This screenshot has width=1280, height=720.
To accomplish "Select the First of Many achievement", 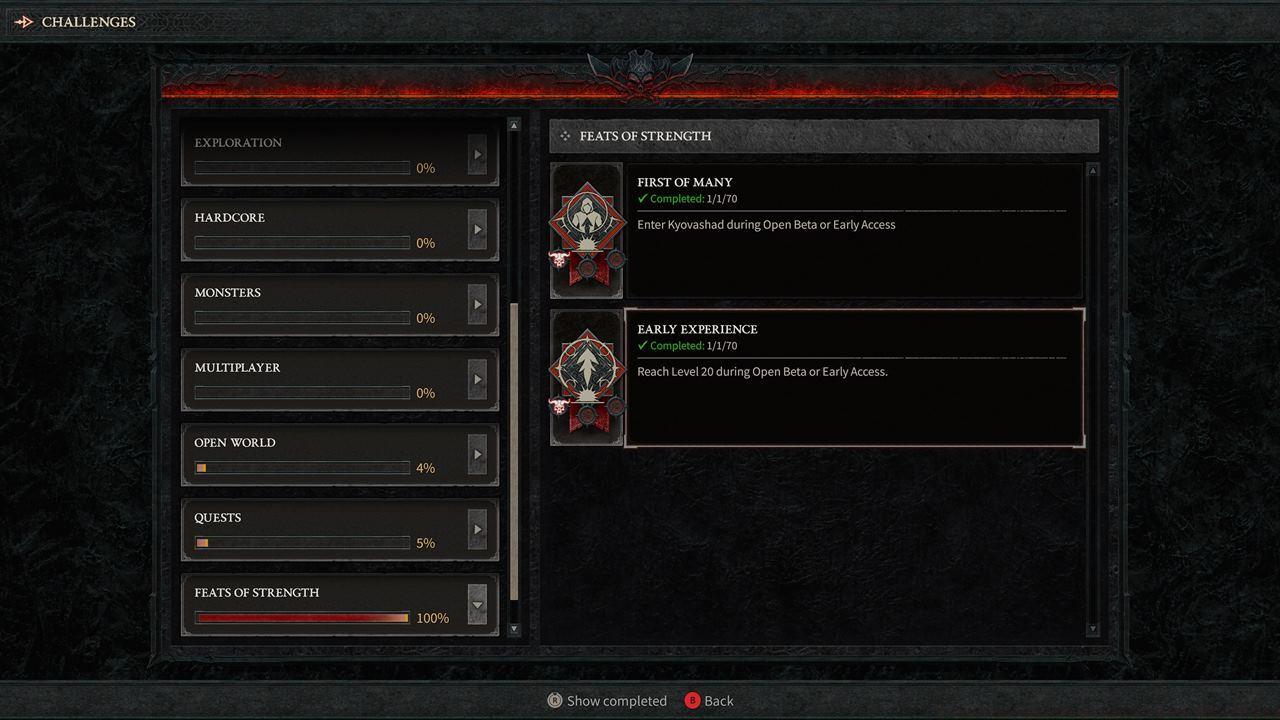I will click(855, 231).
